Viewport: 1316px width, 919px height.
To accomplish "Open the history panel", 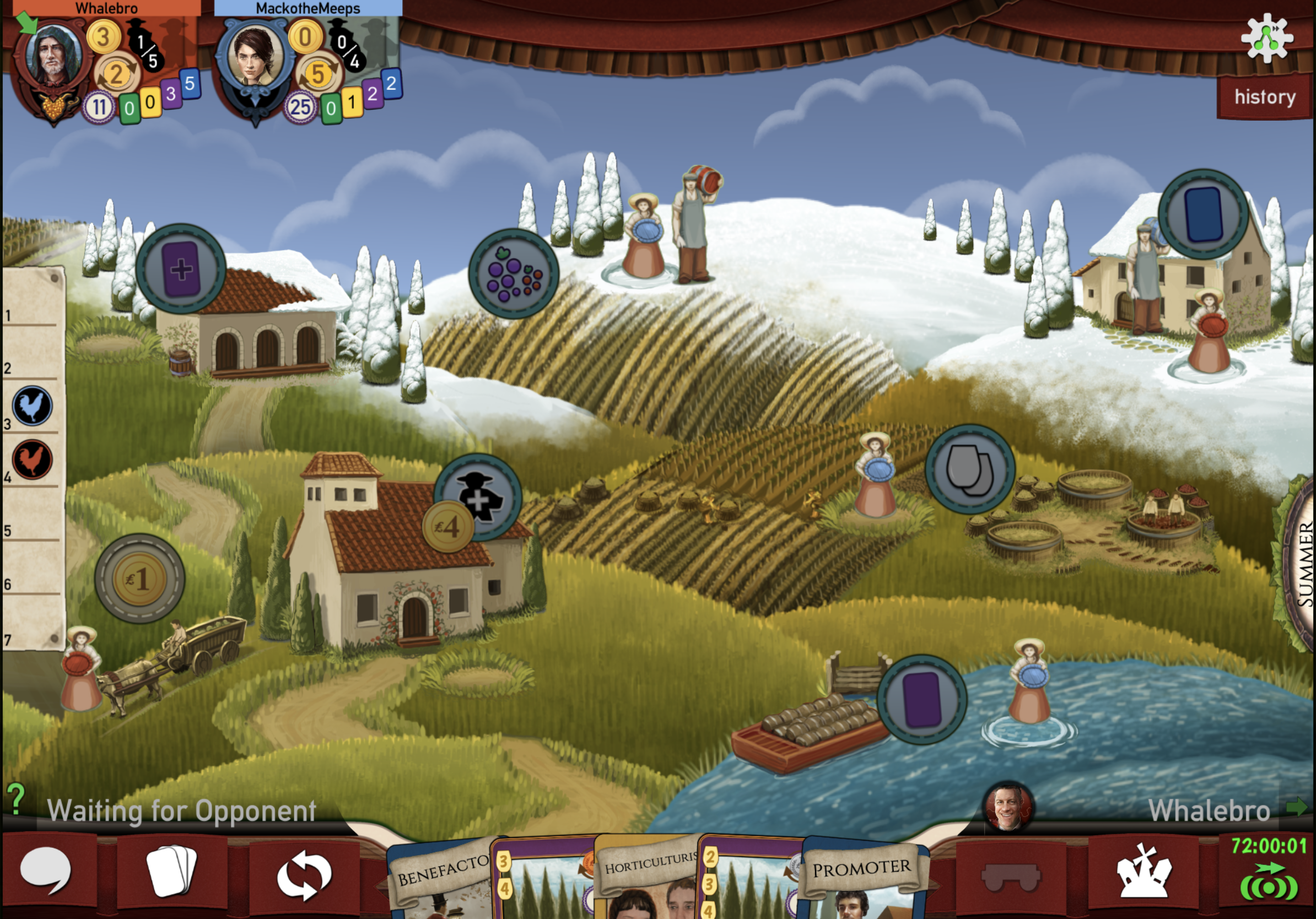I will coord(1264,98).
